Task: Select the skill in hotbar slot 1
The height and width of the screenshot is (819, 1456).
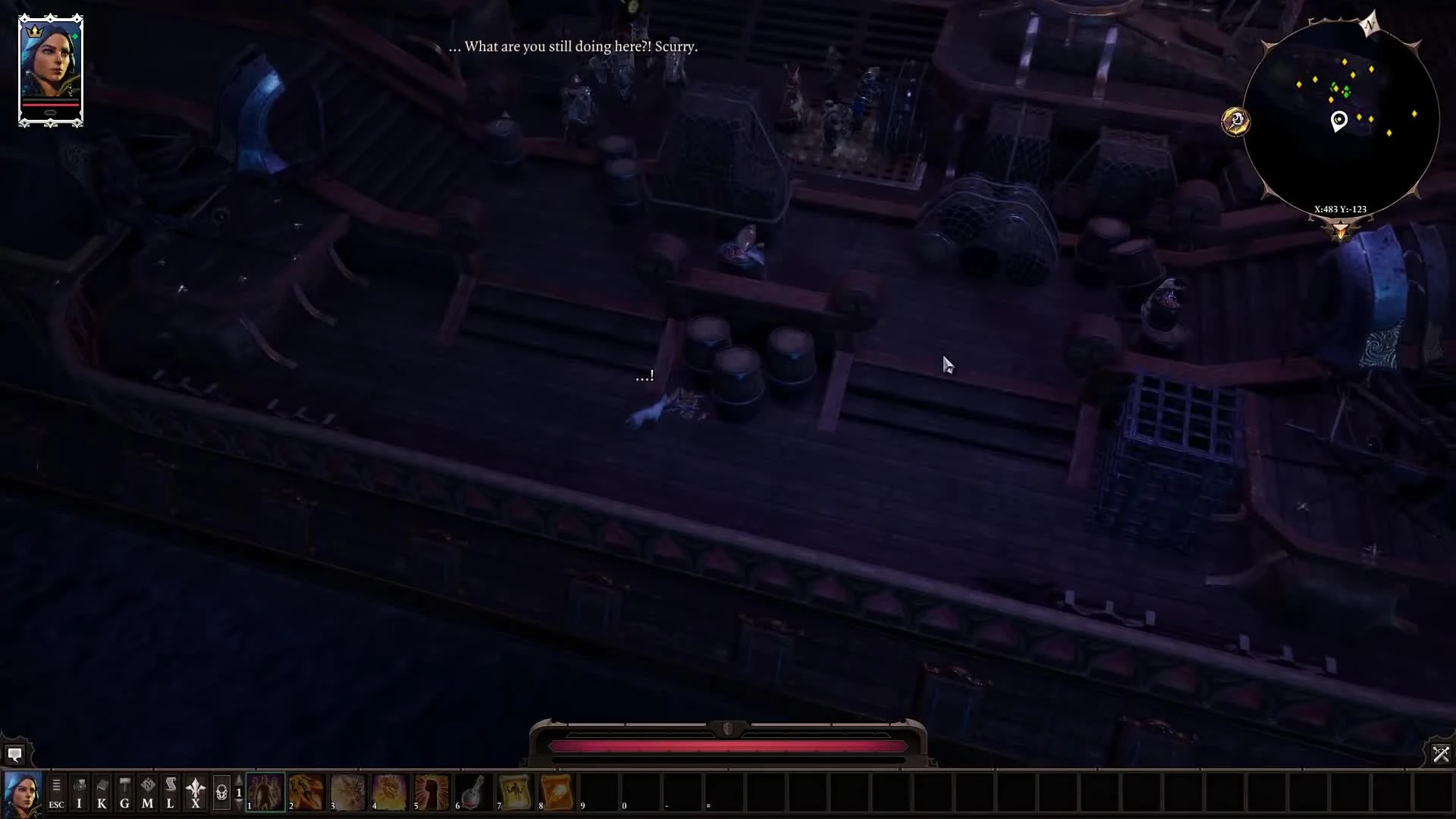Action: click(x=265, y=793)
